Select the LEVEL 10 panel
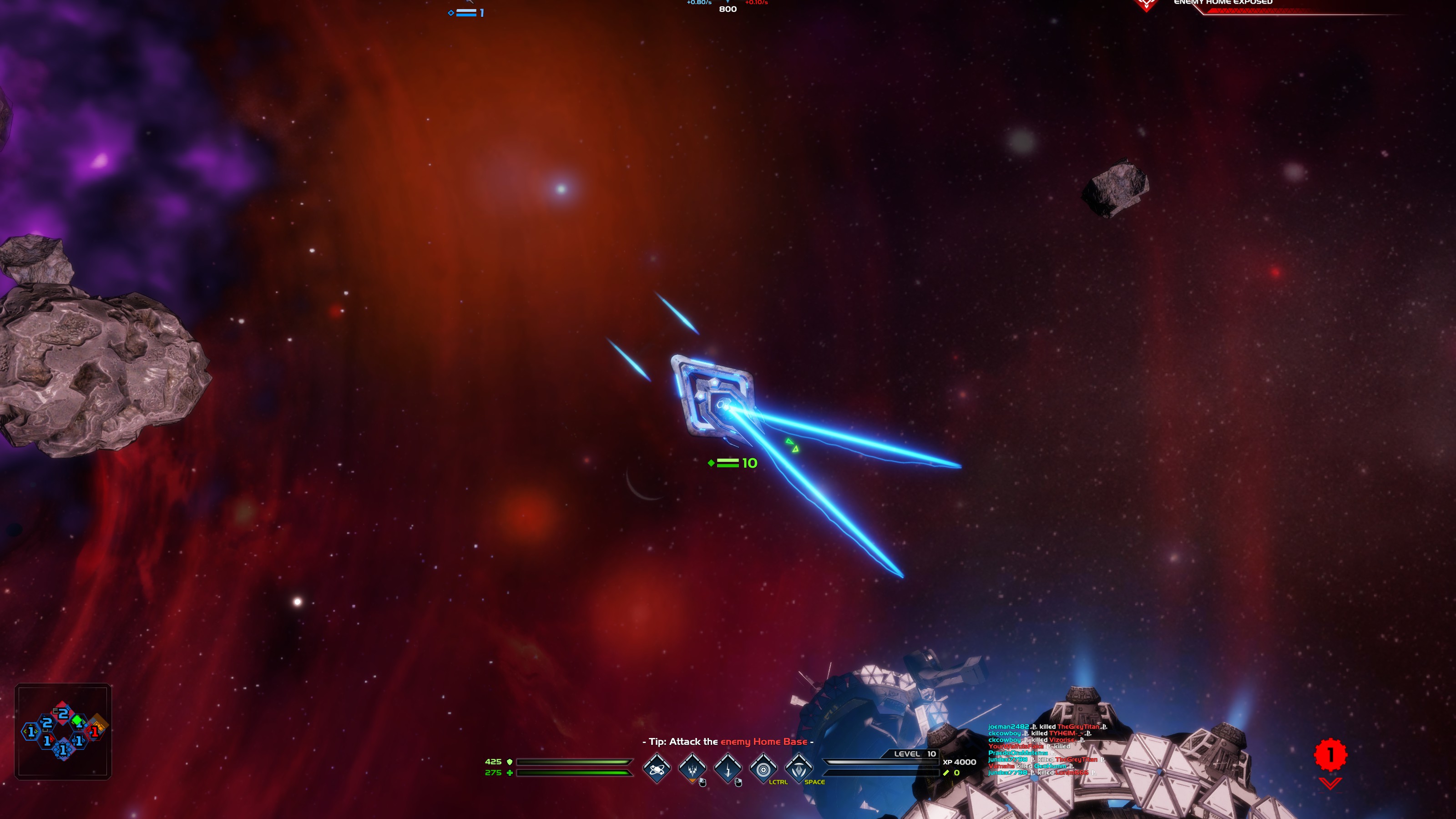This screenshot has width=1456, height=819. click(x=914, y=753)
